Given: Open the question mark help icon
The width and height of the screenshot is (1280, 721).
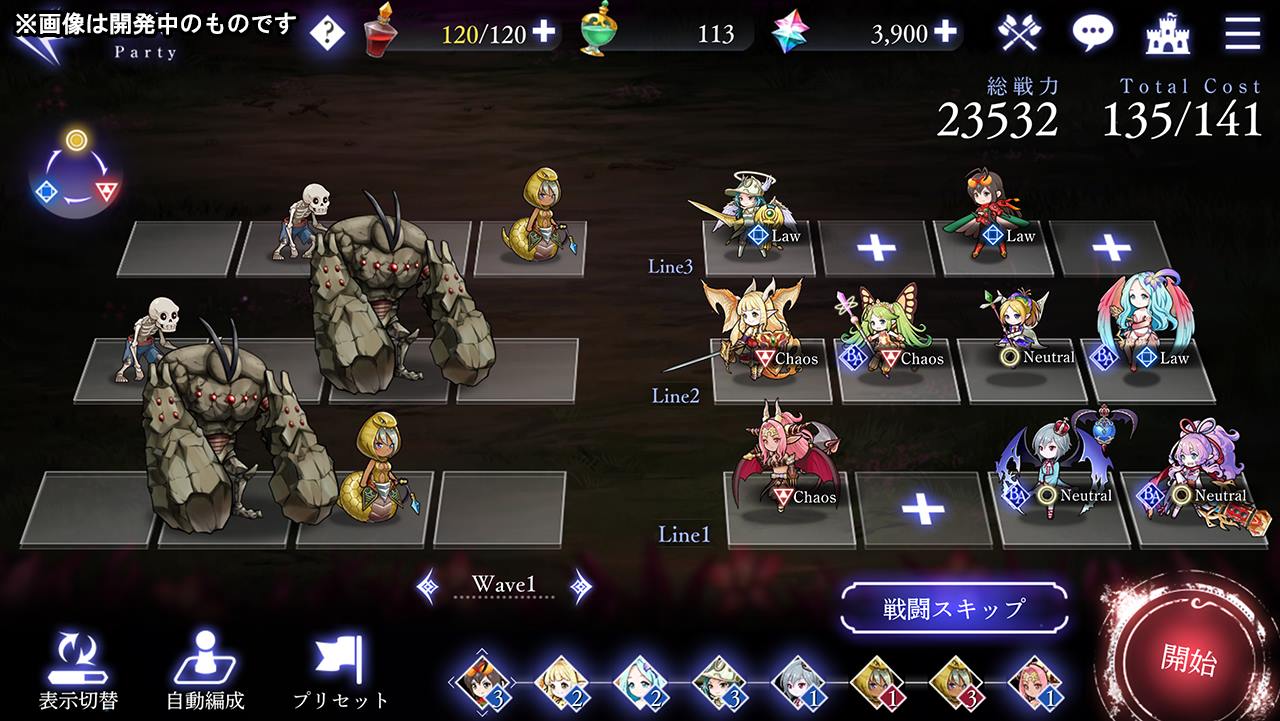Looking at the screenshot, I should (327, 33).
